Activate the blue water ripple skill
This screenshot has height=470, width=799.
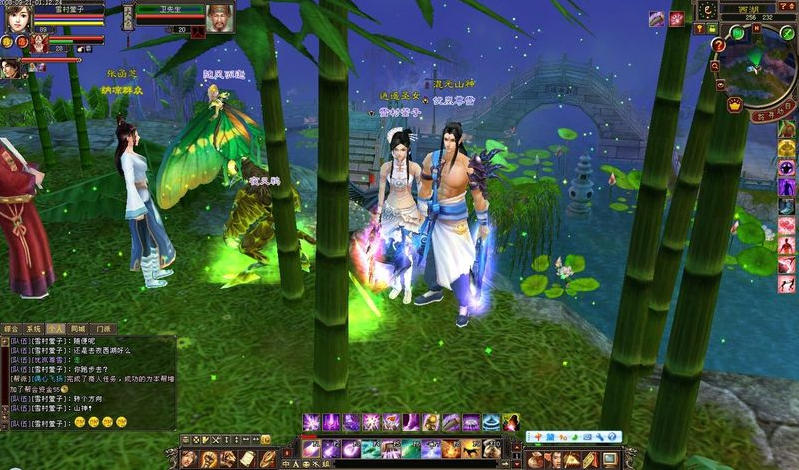(490, 422)
